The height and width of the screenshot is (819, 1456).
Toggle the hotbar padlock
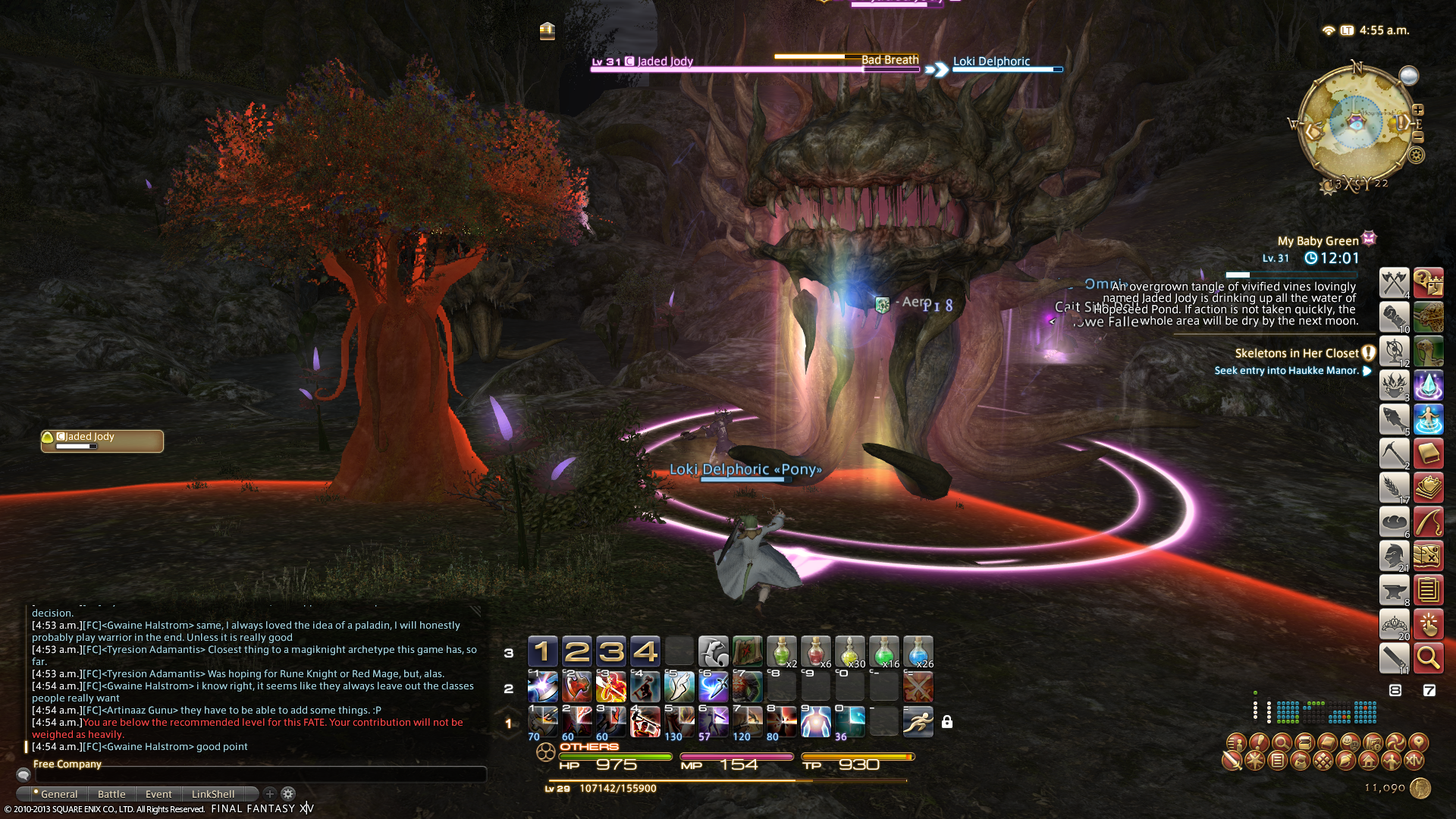coord(947,722)
